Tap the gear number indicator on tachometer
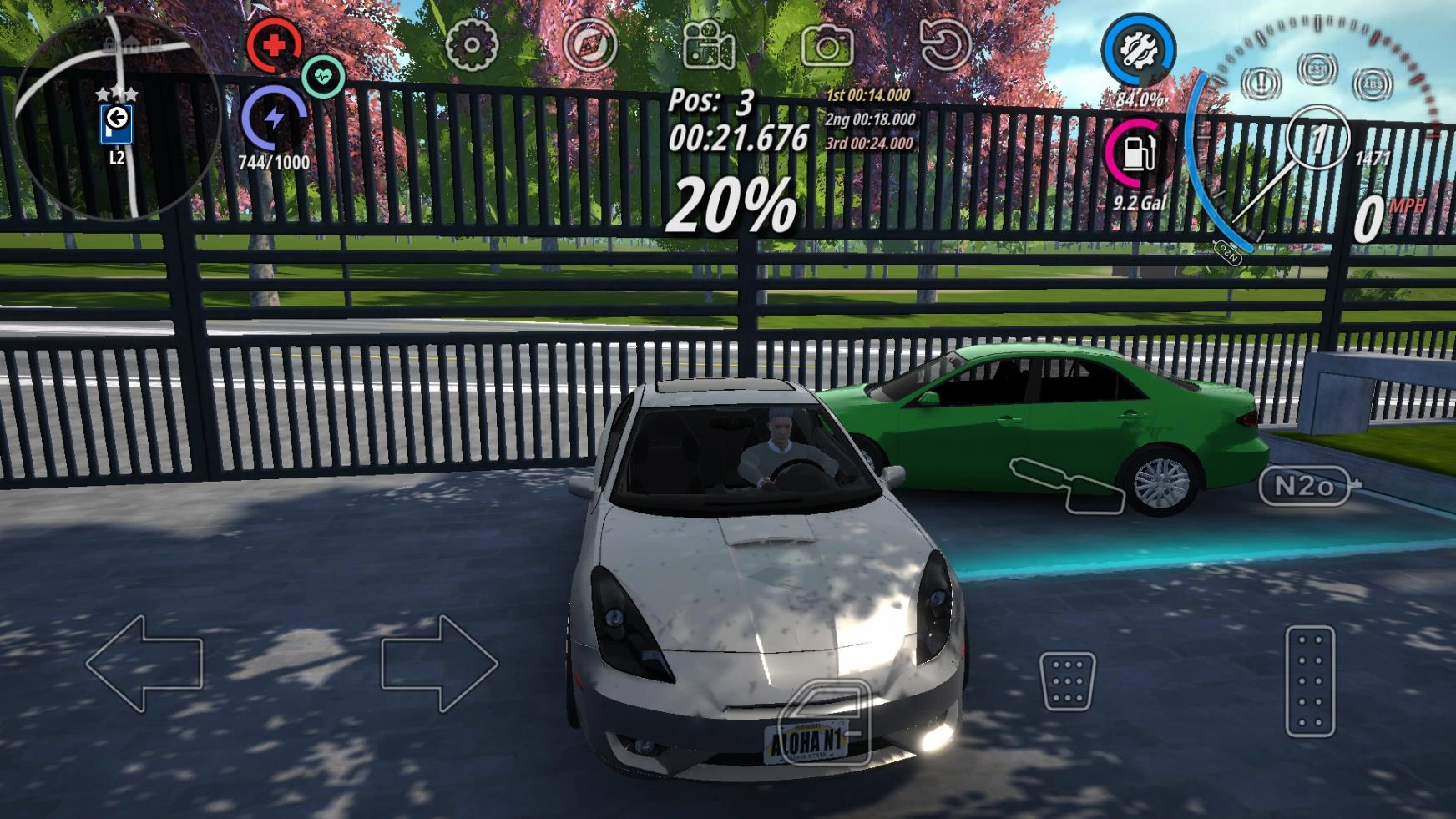1456x819 pixels. click(x=1317, y=139)
